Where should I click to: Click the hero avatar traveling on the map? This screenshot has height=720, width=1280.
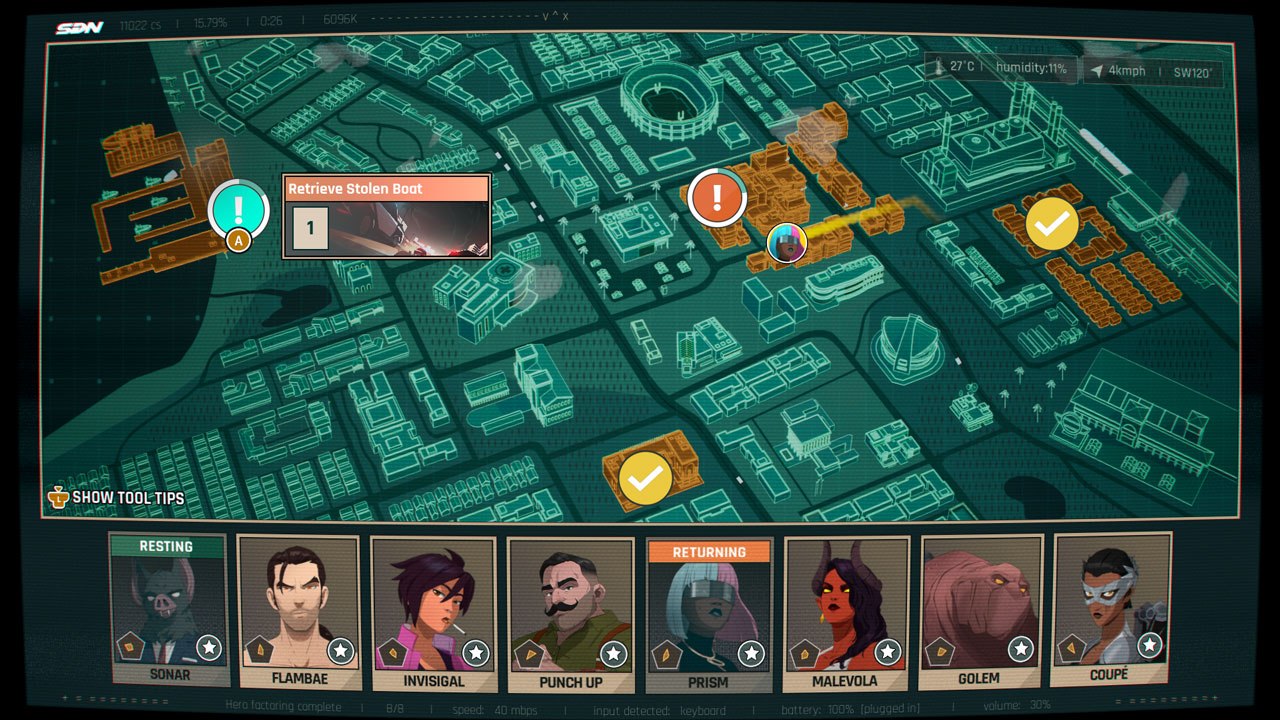point(788,241)
